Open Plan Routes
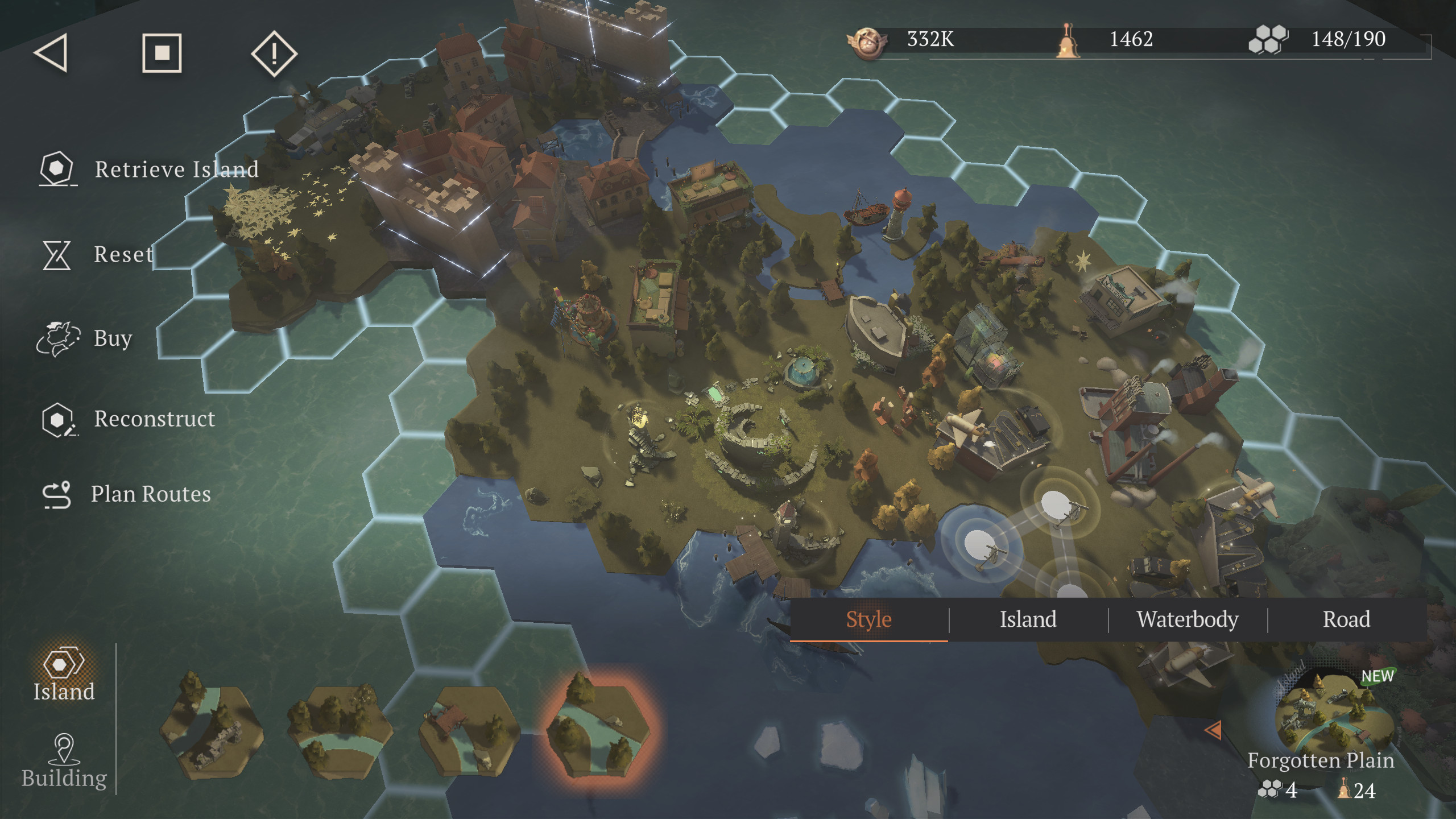 tap(127, 494)
